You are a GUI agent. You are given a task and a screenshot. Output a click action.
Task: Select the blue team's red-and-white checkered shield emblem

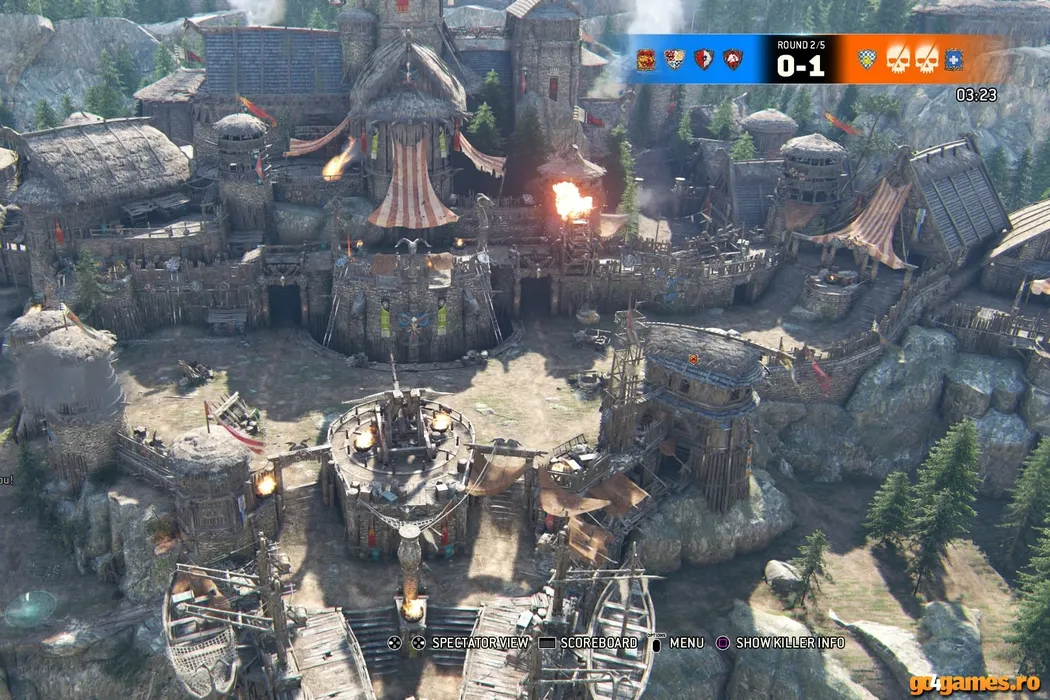click(674, 59)
